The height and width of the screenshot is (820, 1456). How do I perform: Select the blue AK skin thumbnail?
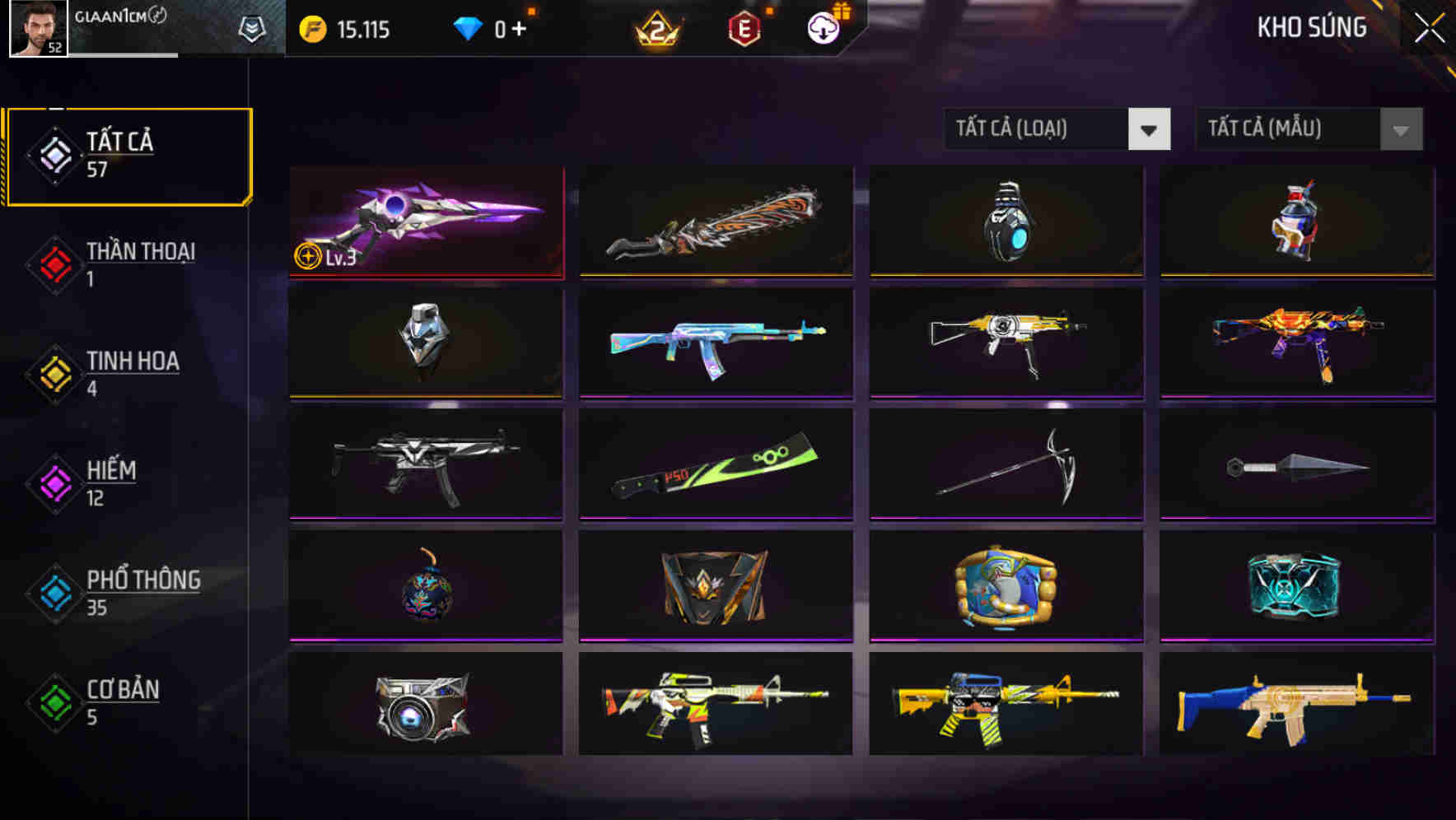point(716,344)
